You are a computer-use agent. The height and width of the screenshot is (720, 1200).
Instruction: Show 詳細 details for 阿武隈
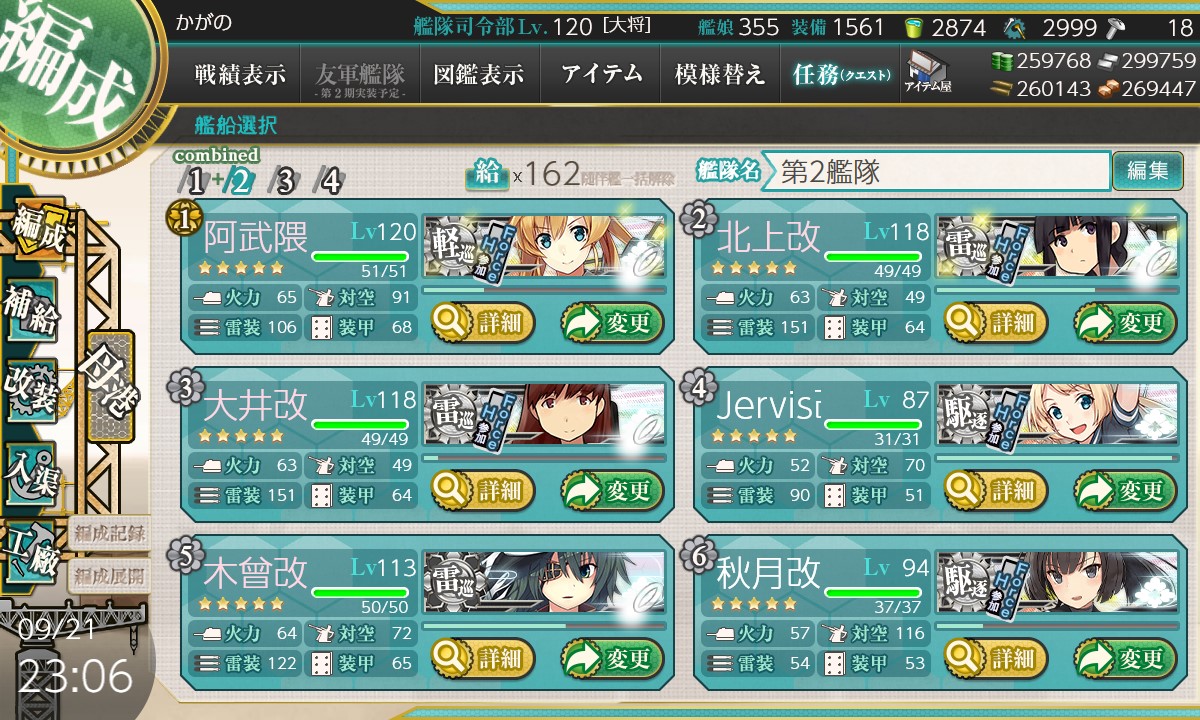click(x=483, y=322)
